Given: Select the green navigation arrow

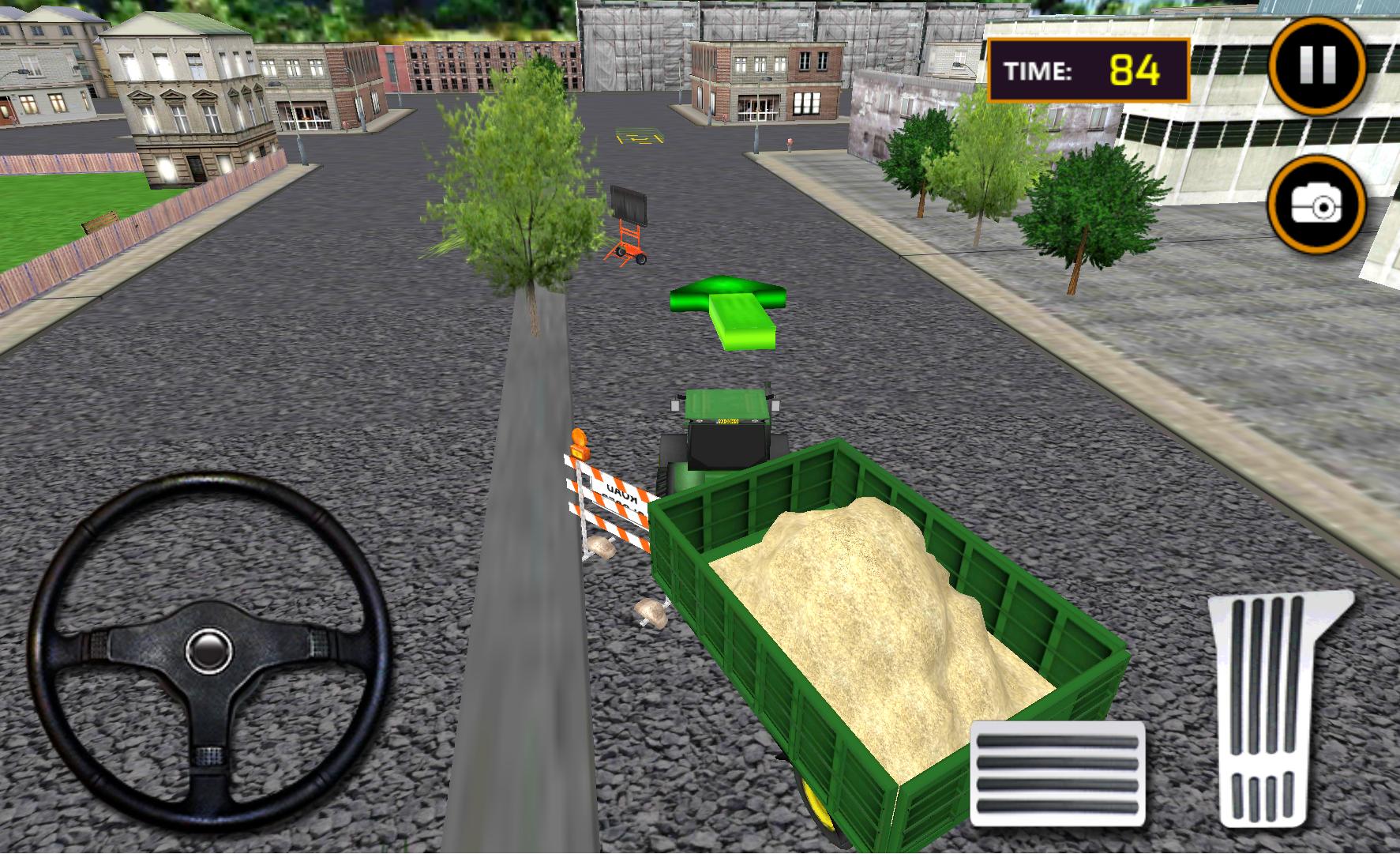Looking at the screenshot, I should (728, 308).
